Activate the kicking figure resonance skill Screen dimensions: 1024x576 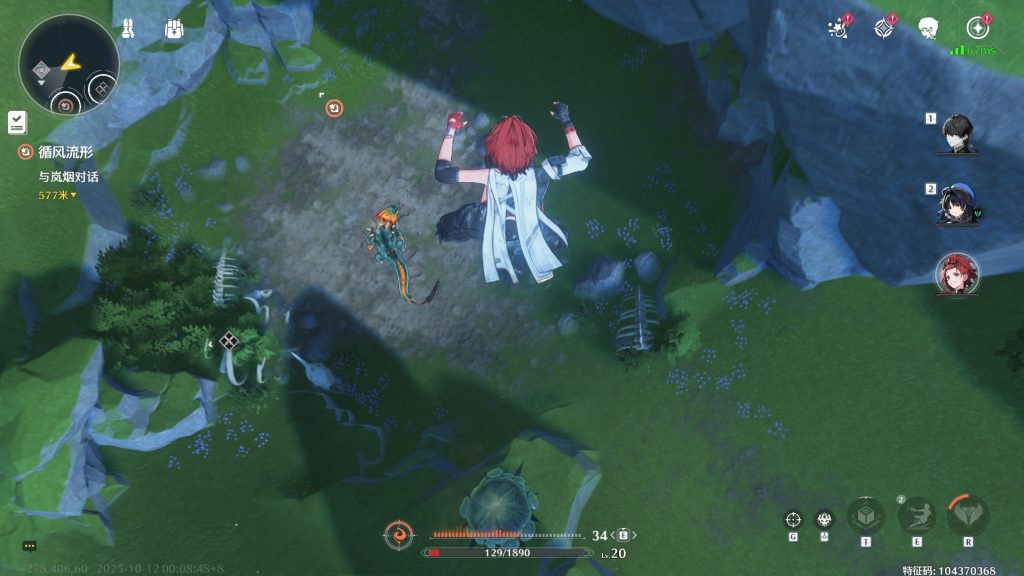[x=916, y=517]
